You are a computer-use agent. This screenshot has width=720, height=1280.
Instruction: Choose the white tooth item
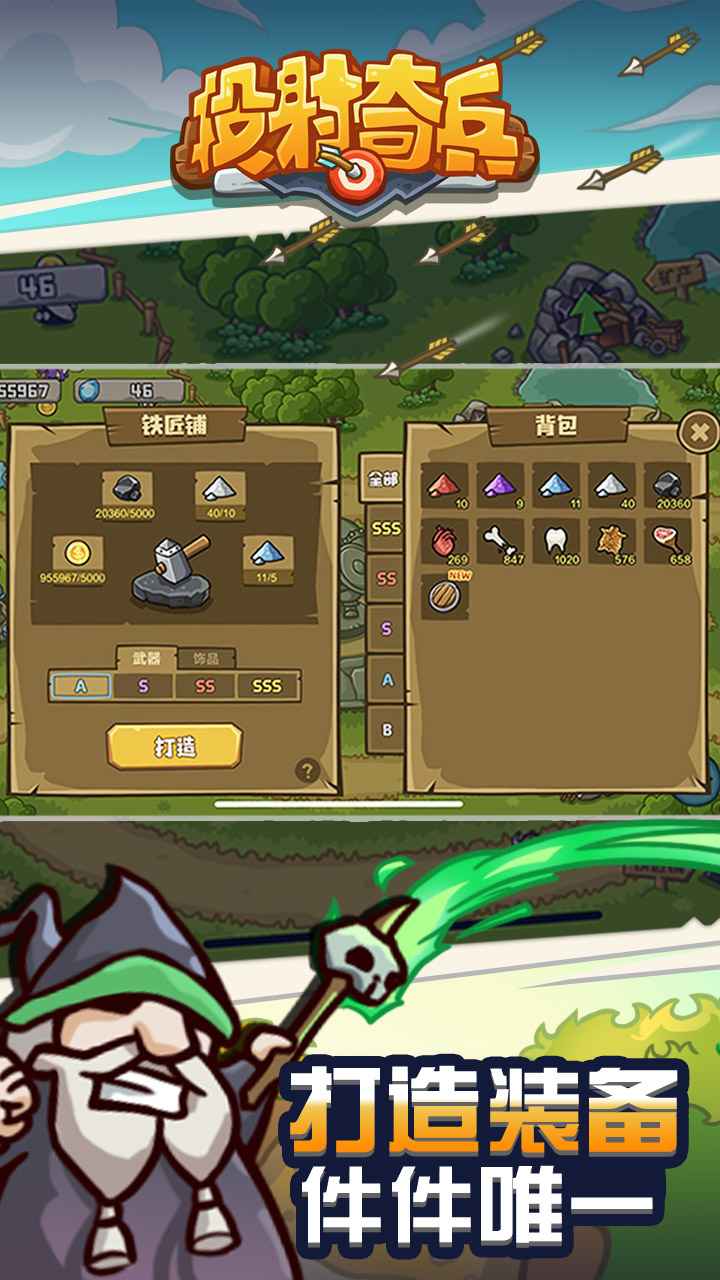click(x=556, y=541)
